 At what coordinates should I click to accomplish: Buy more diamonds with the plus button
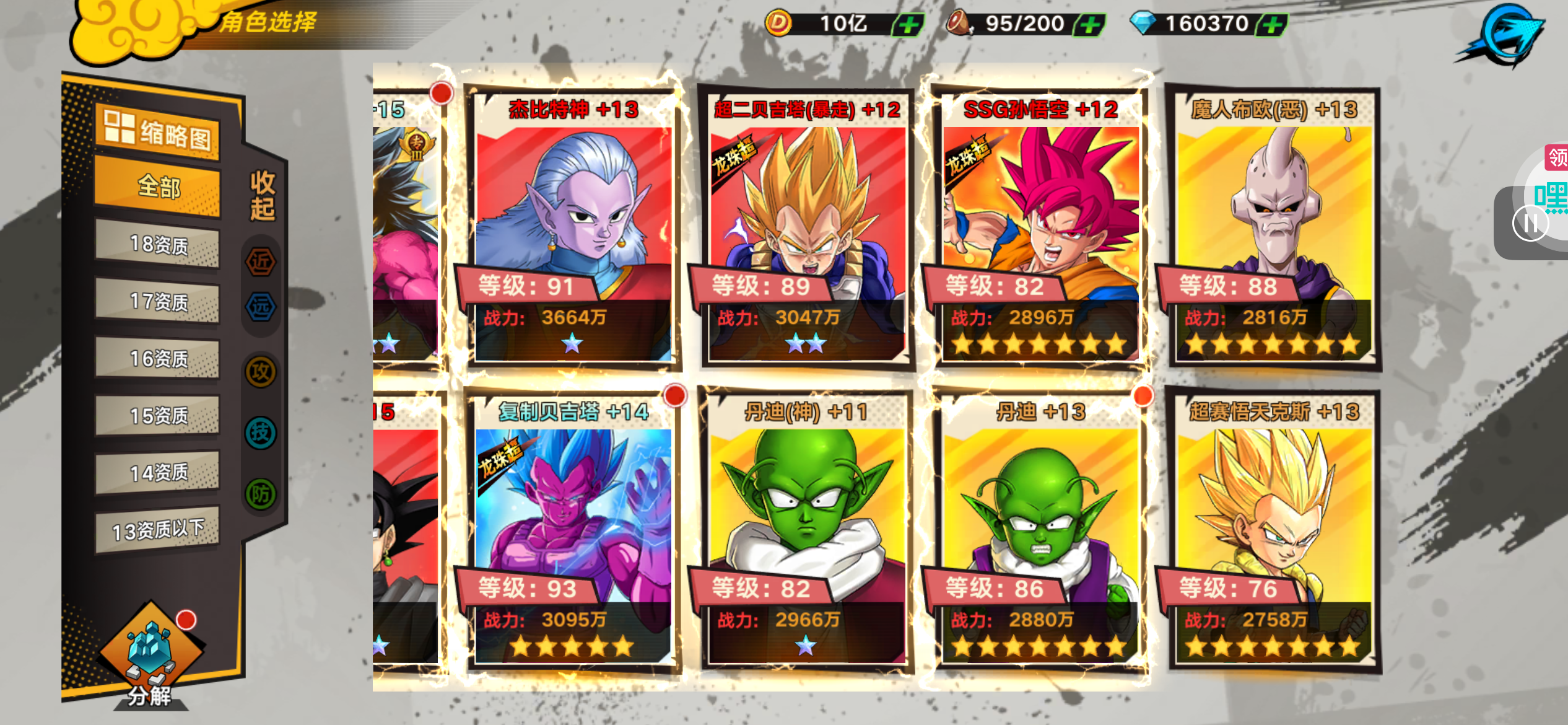(x=1273, y=25)
